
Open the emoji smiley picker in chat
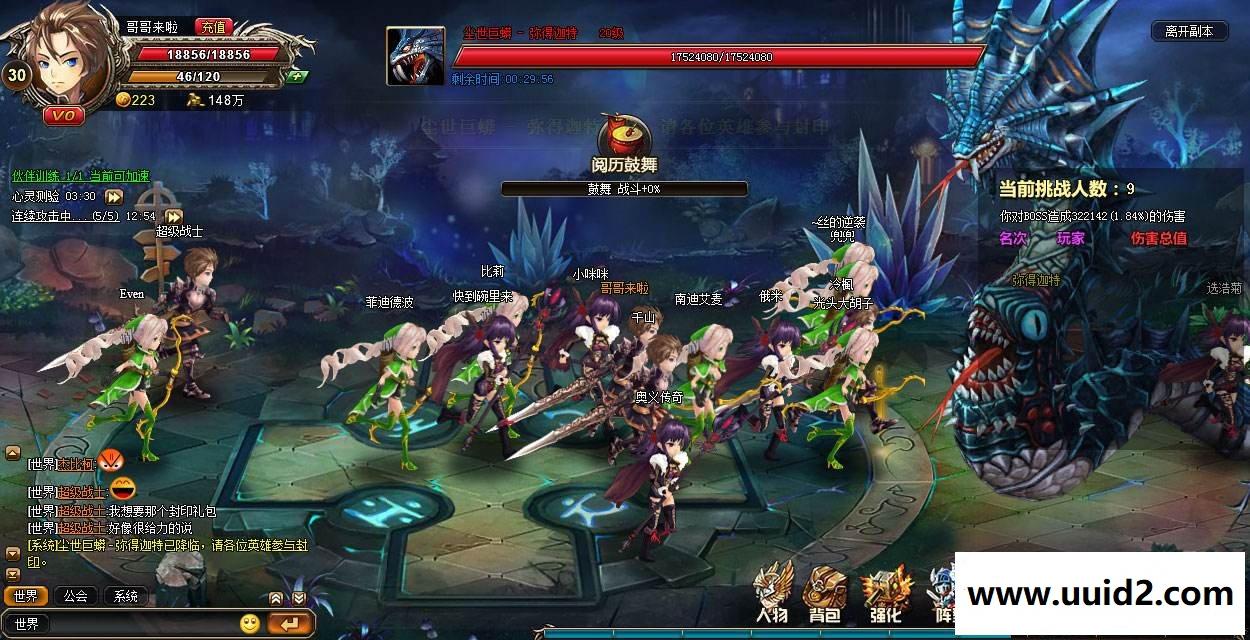(250, 624)
